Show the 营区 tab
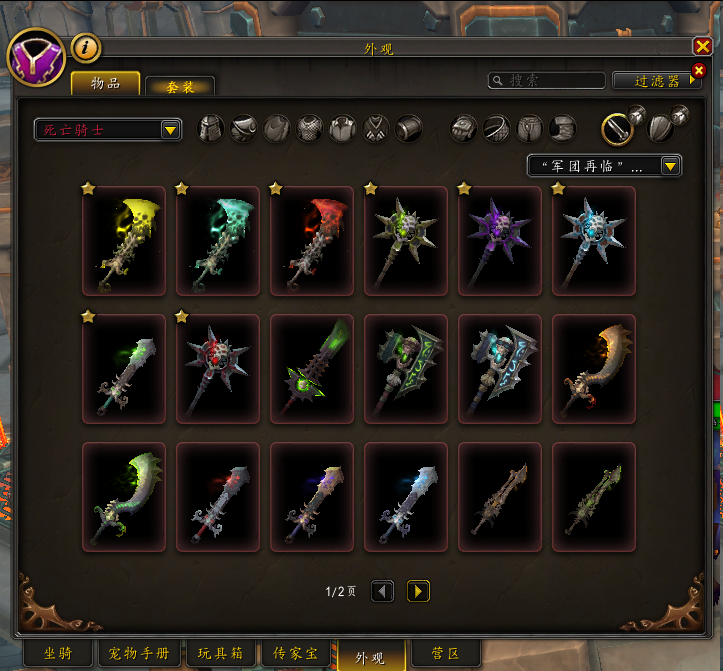The width and height of the screenshot is (723, 671). point(444,654)
